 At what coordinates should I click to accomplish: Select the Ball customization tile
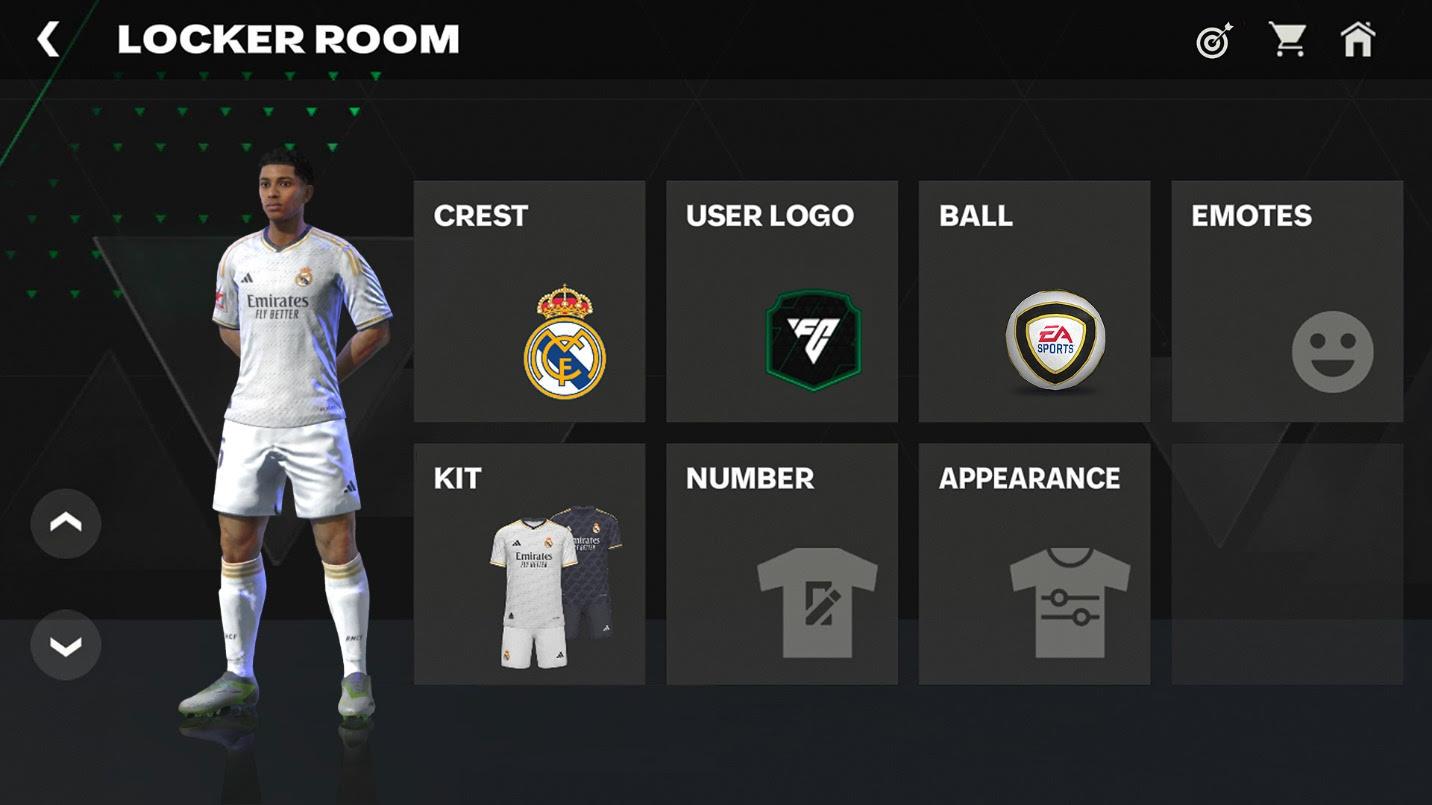click(1034, 300)
